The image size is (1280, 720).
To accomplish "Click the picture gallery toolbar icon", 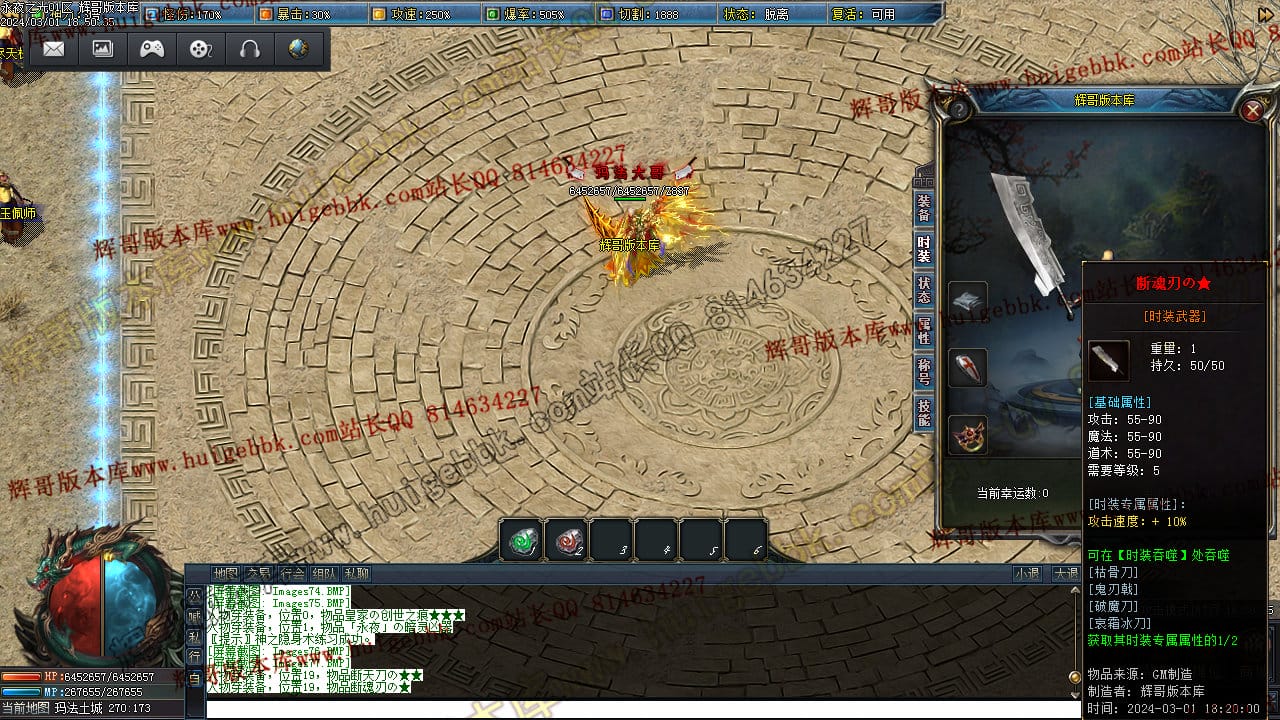I will 103,49.
